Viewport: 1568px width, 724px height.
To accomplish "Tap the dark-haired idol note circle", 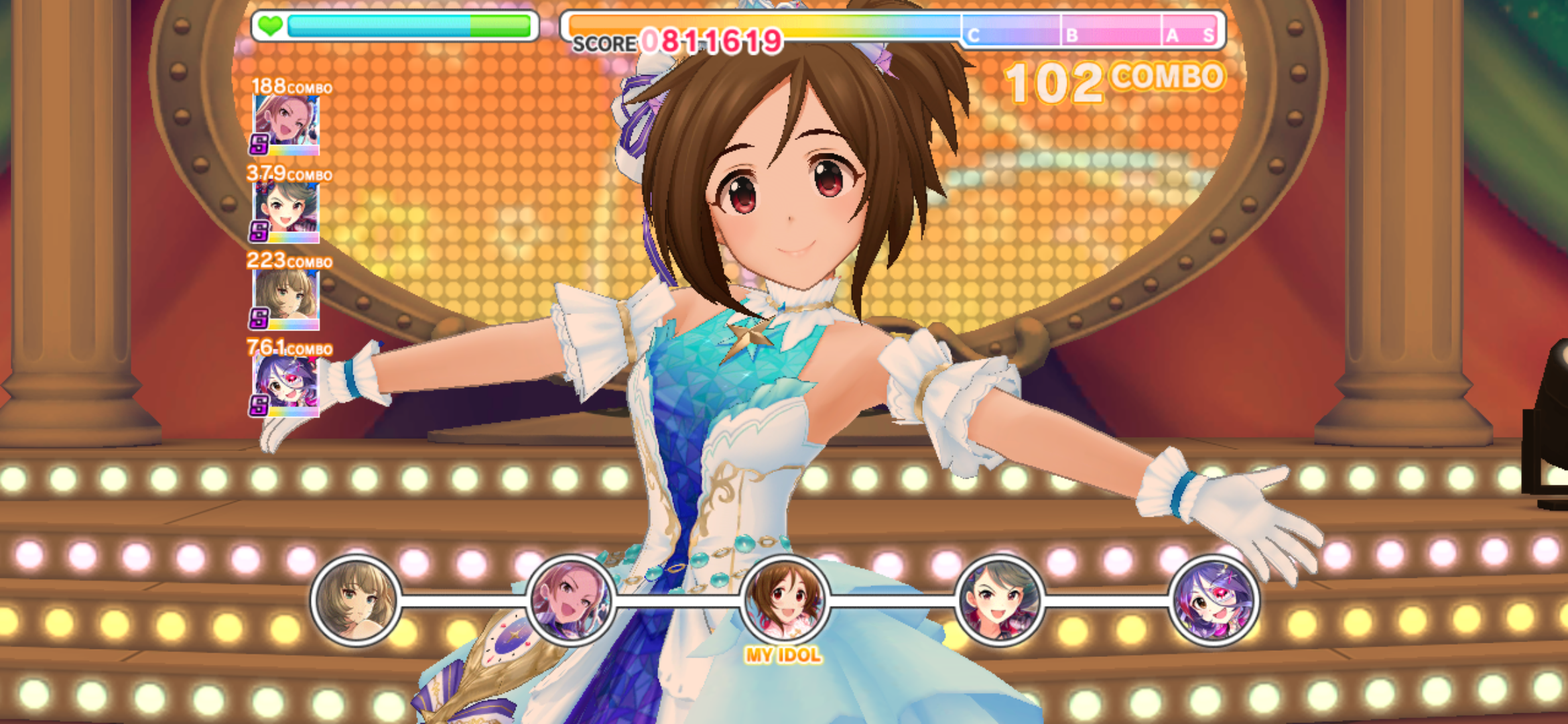I will (999, 600).
